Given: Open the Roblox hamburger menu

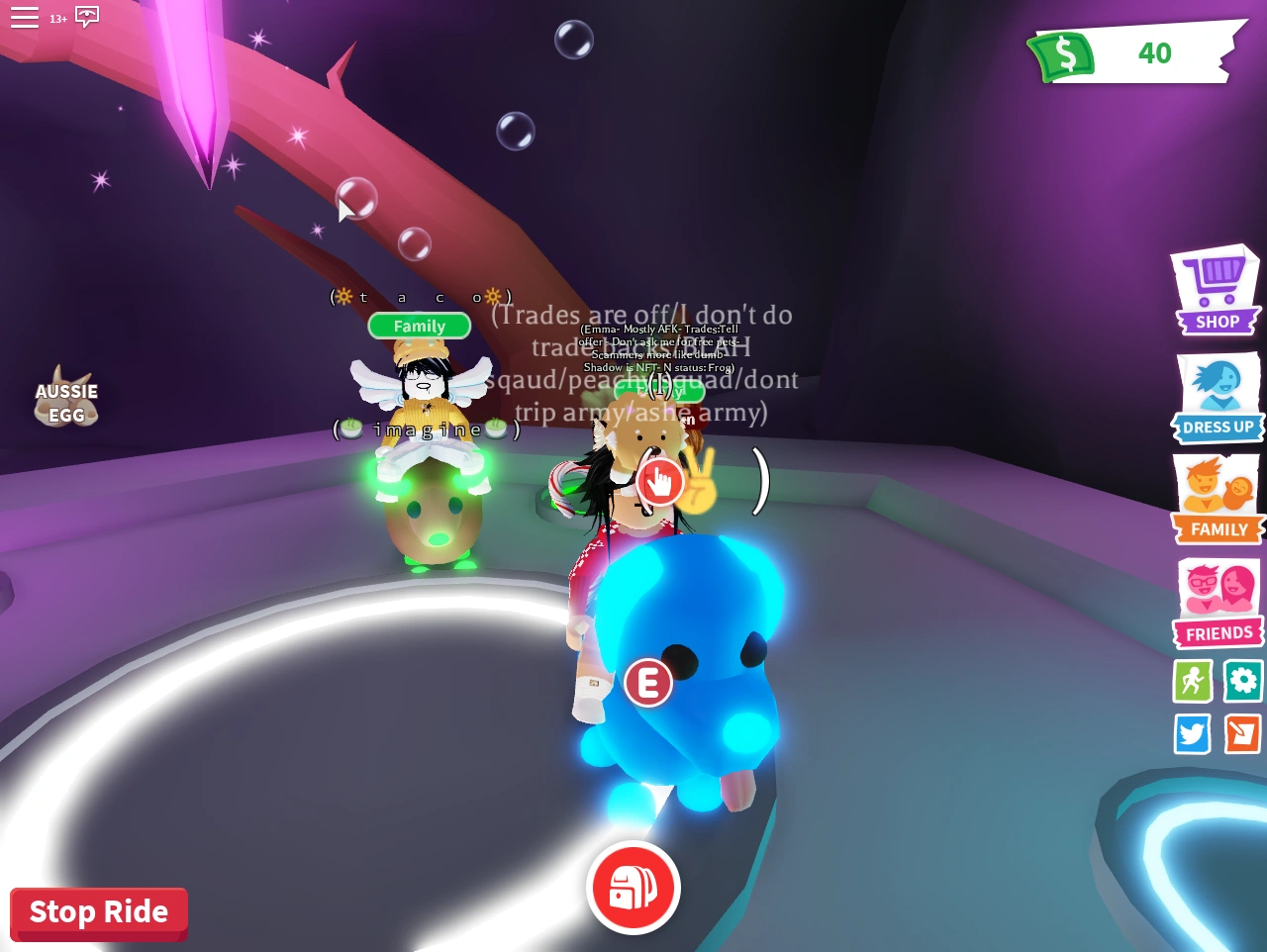Looking at the screenshot, I should [x=25, y=17].
